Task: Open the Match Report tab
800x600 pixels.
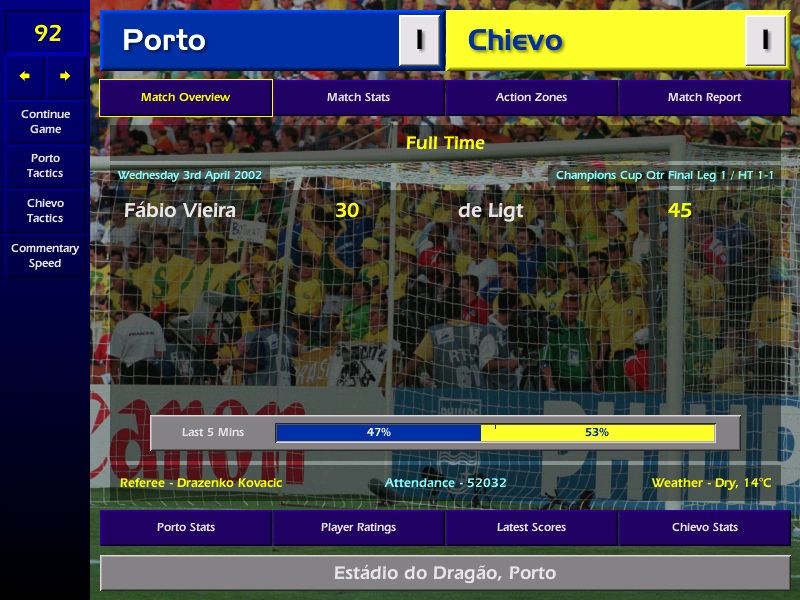Action: tap(704, 98)
